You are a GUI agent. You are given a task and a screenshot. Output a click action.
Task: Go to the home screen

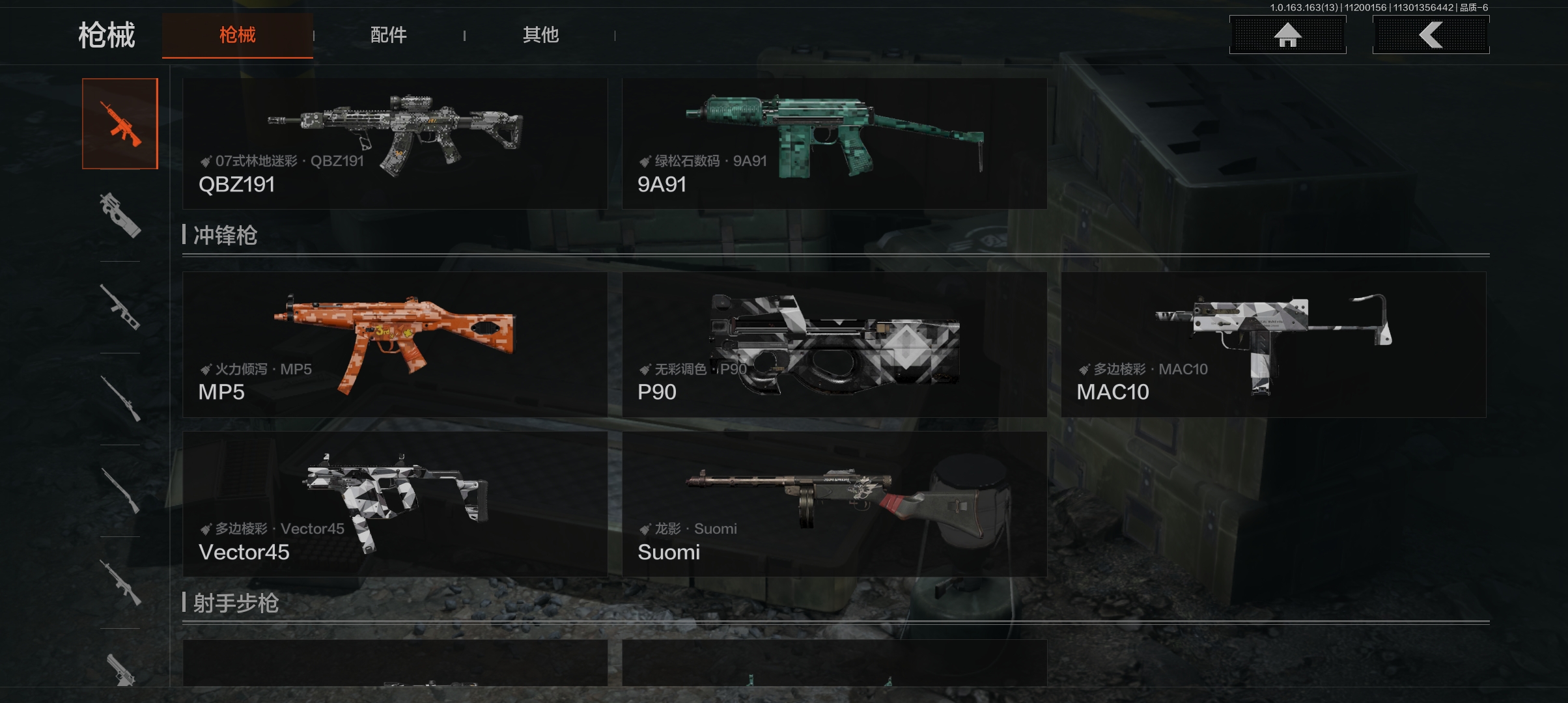pos(1287,35)
